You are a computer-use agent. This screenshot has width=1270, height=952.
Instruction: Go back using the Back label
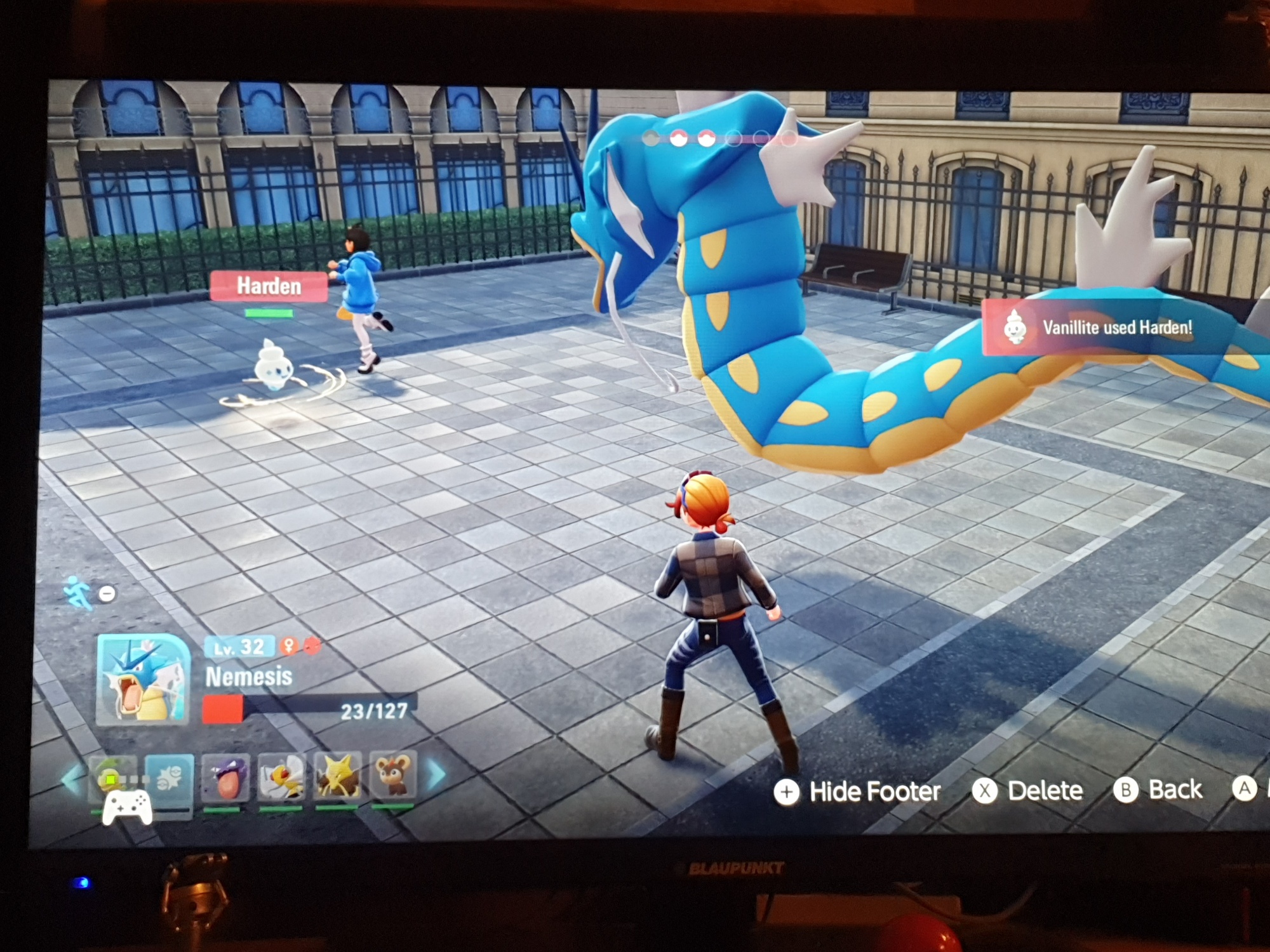[1158, 790]
